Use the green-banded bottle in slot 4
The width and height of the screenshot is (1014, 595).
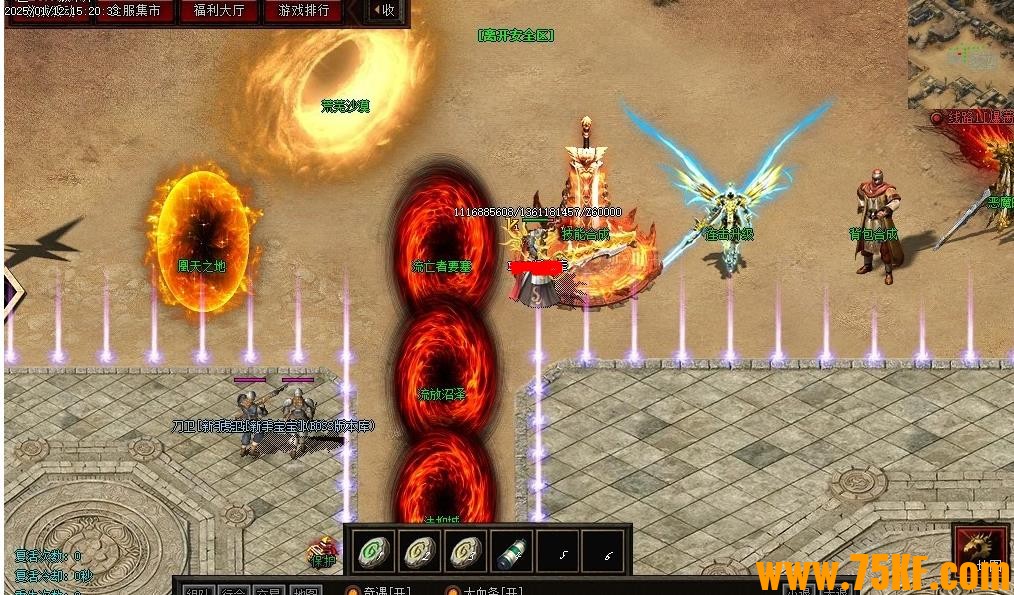[511, 551]
